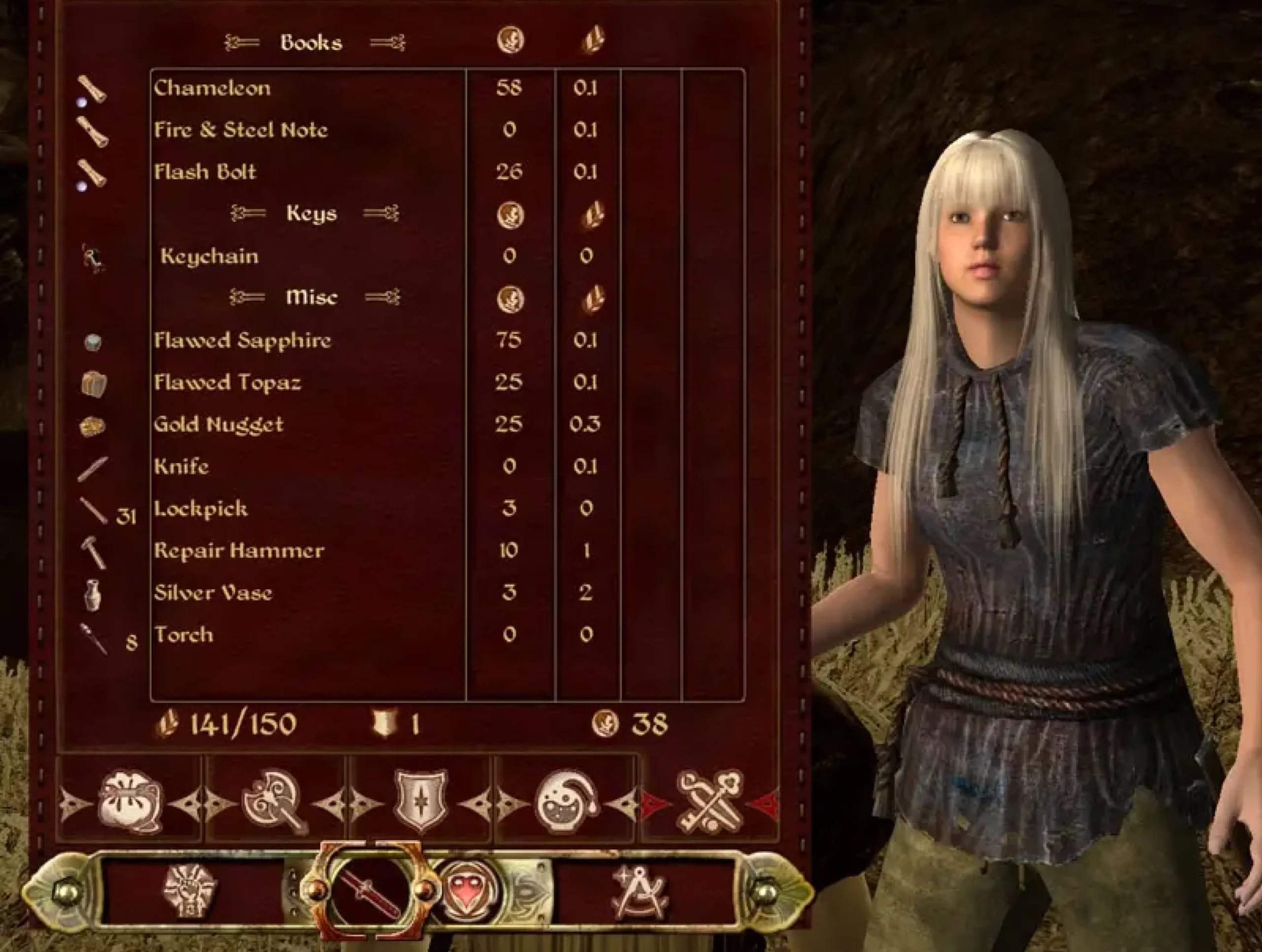Screen dimensions: 1262x952
Task: Open the Fire & Steel Note
Action: coord(241,130)
